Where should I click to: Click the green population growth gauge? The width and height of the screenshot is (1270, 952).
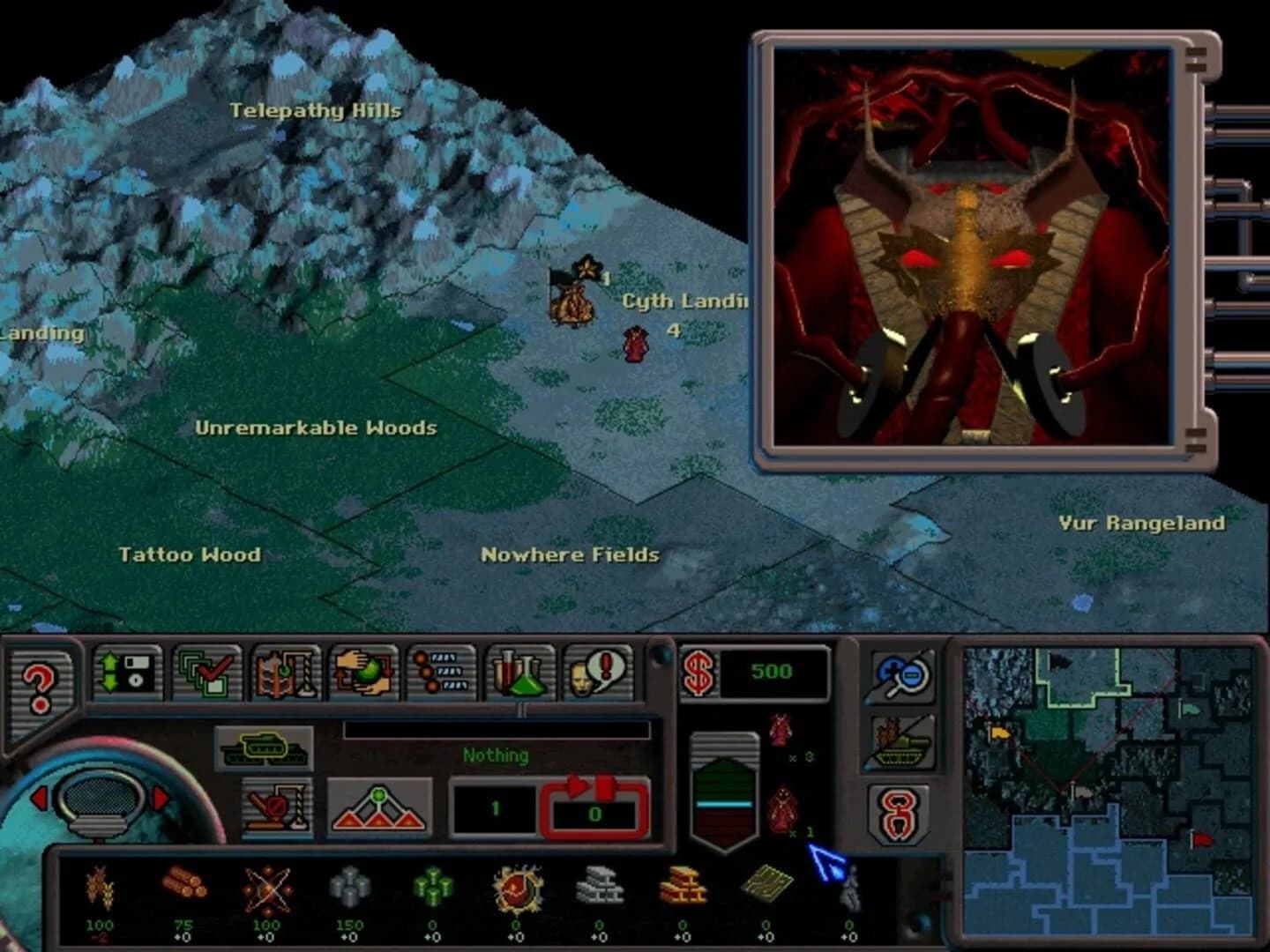pyautogui.click(x=725, y=787)
